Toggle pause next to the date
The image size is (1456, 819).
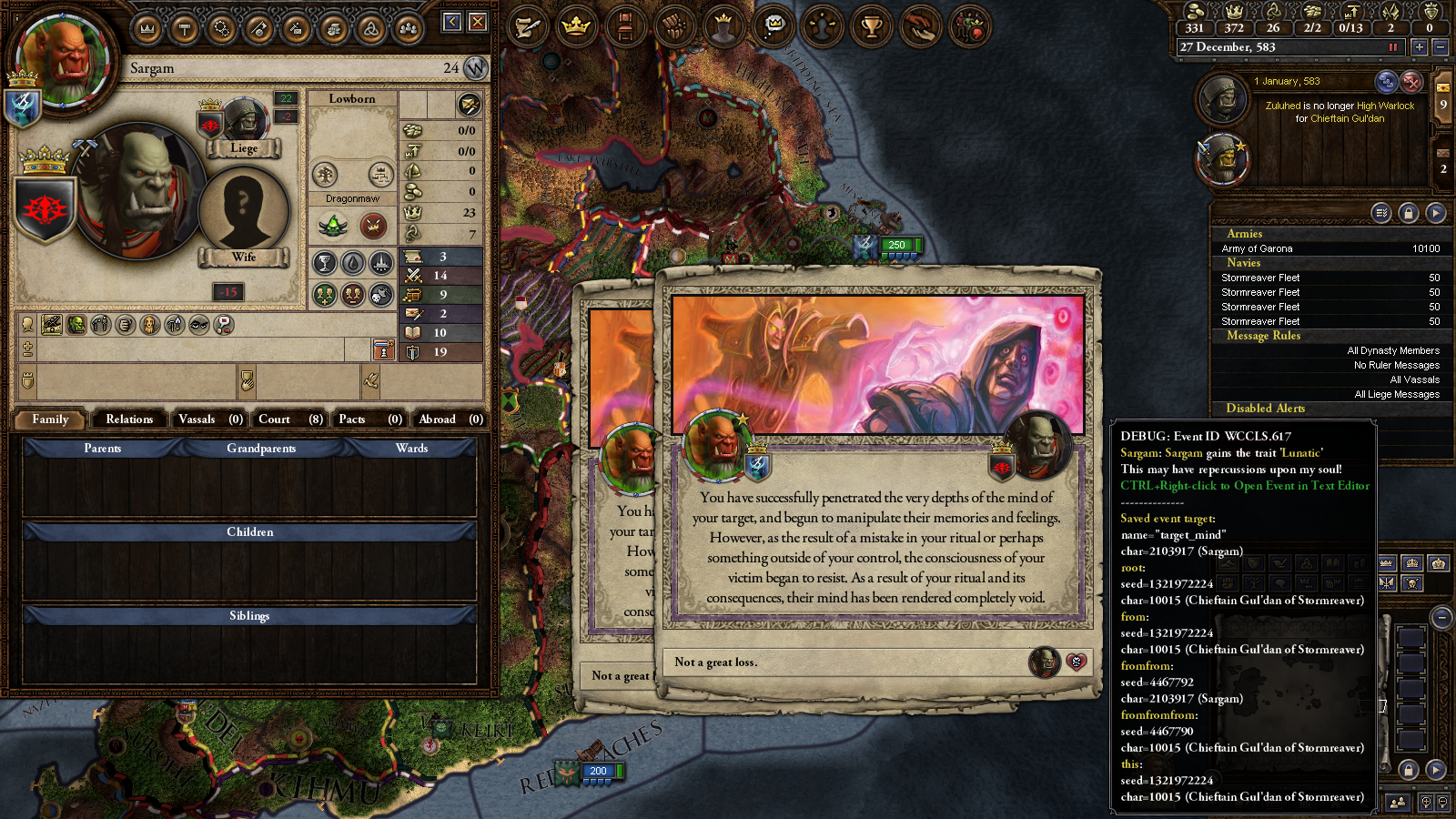1392,47
